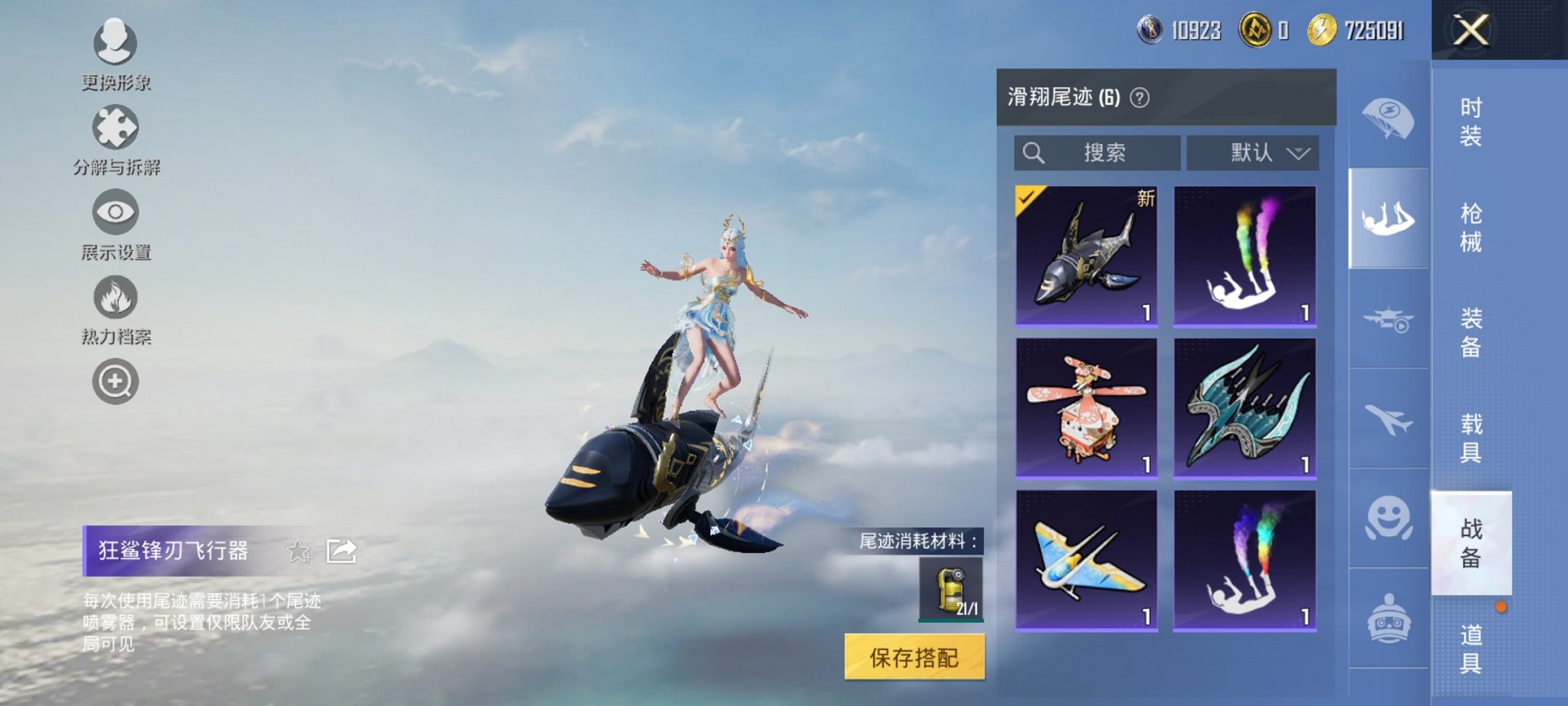Open 展示设置 display settings
The height and width of the screenshot is (706, 1568).
114,211
